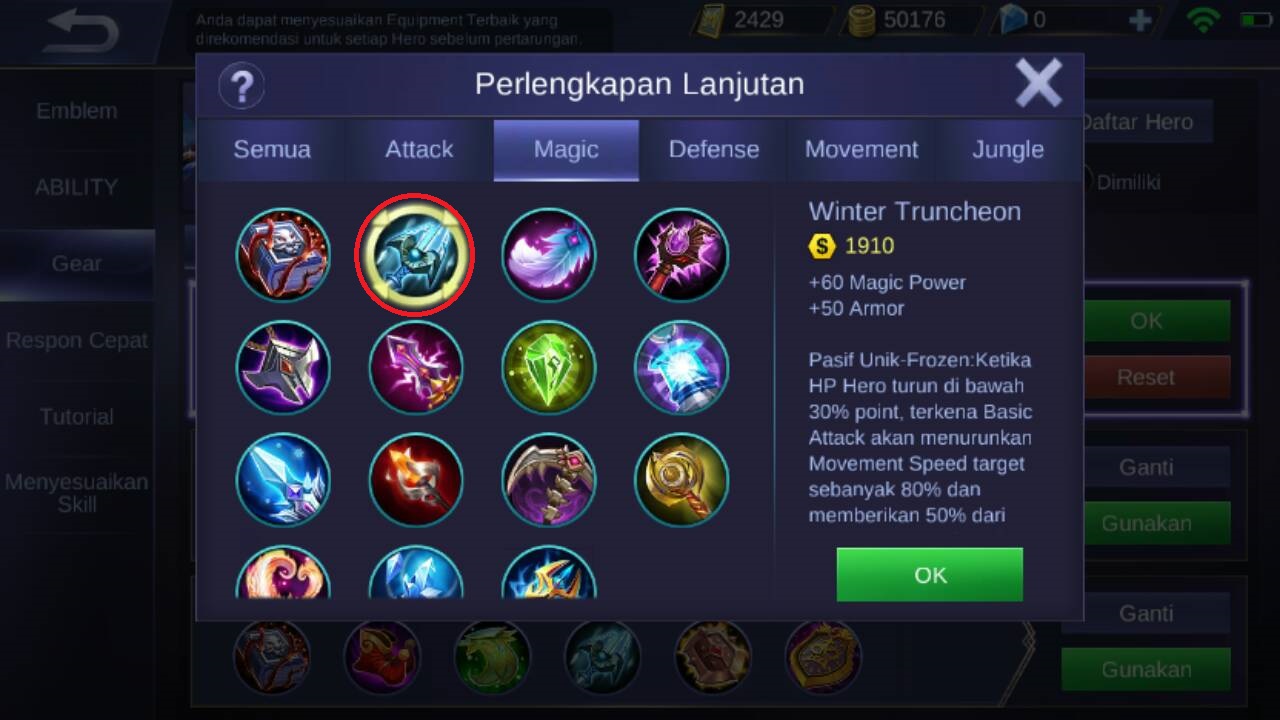Switch to the Jungle tab
Viewport: 1280px width, 720px height.
(1007, 150)
